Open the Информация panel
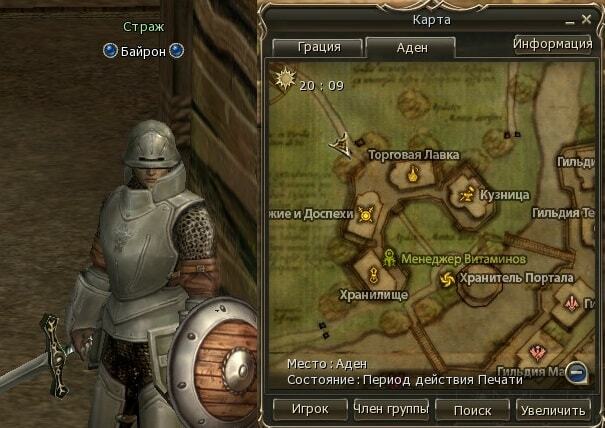 (x=553, y=44)
